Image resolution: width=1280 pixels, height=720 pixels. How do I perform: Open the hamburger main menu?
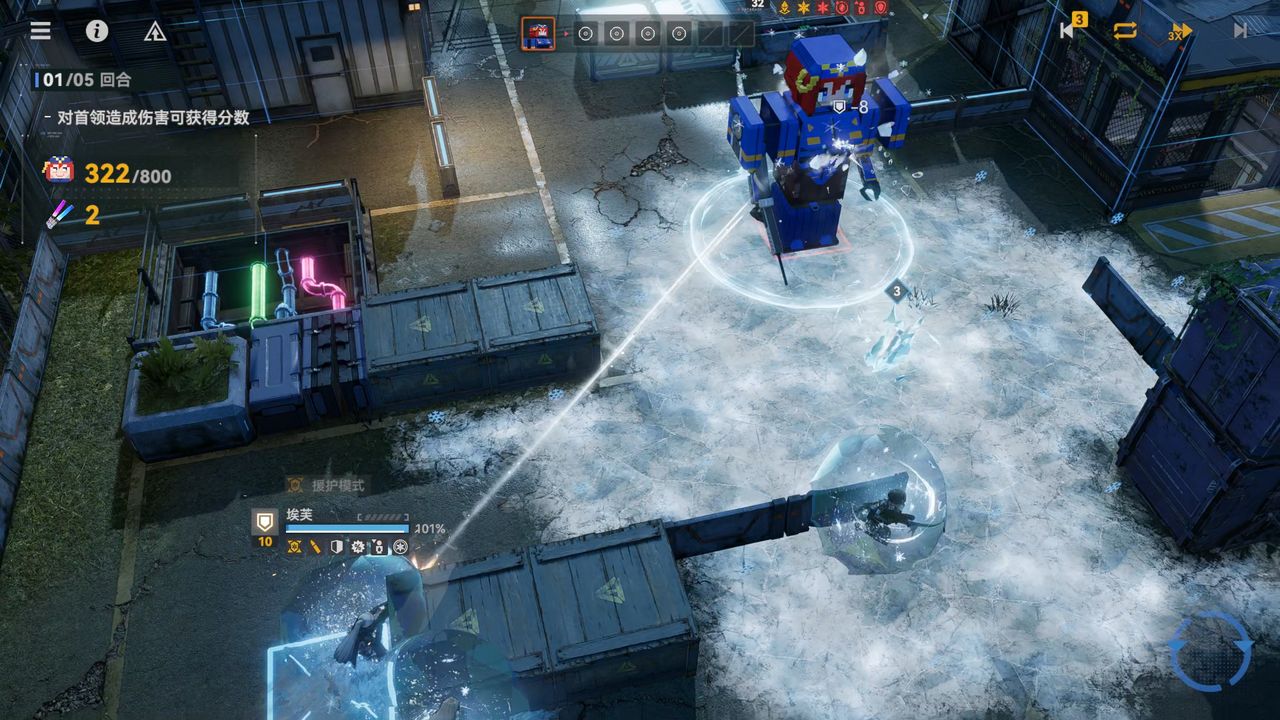[x=40, y=30]
